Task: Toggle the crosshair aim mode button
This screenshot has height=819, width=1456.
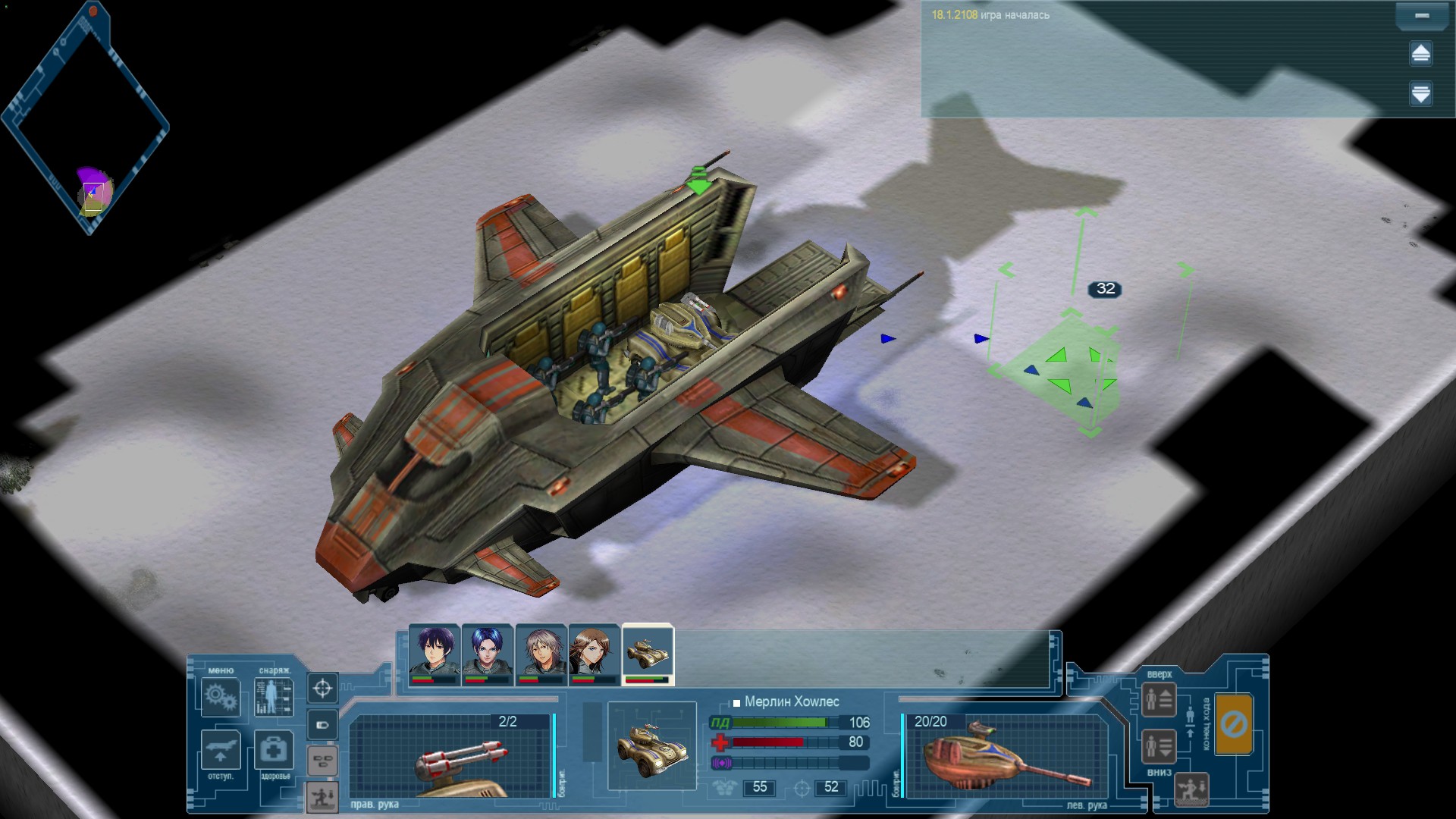Action: click(x=322, y=689)
